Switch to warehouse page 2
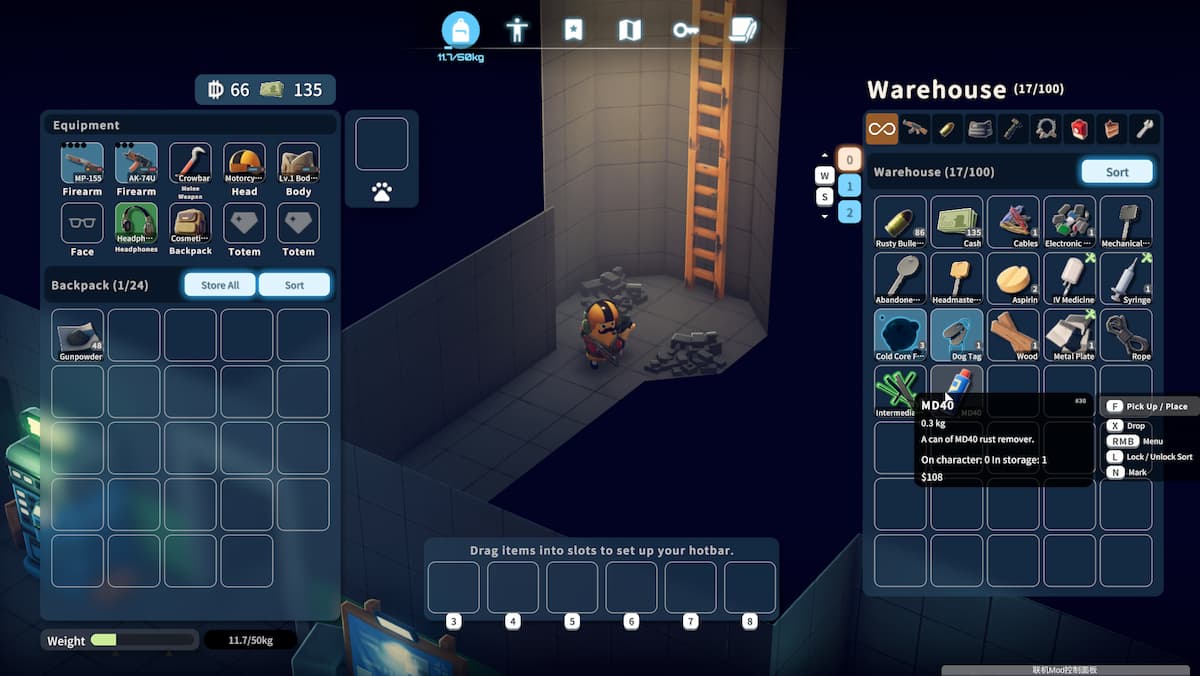Viewport: 1200px width, 676px height. point(849,211)
